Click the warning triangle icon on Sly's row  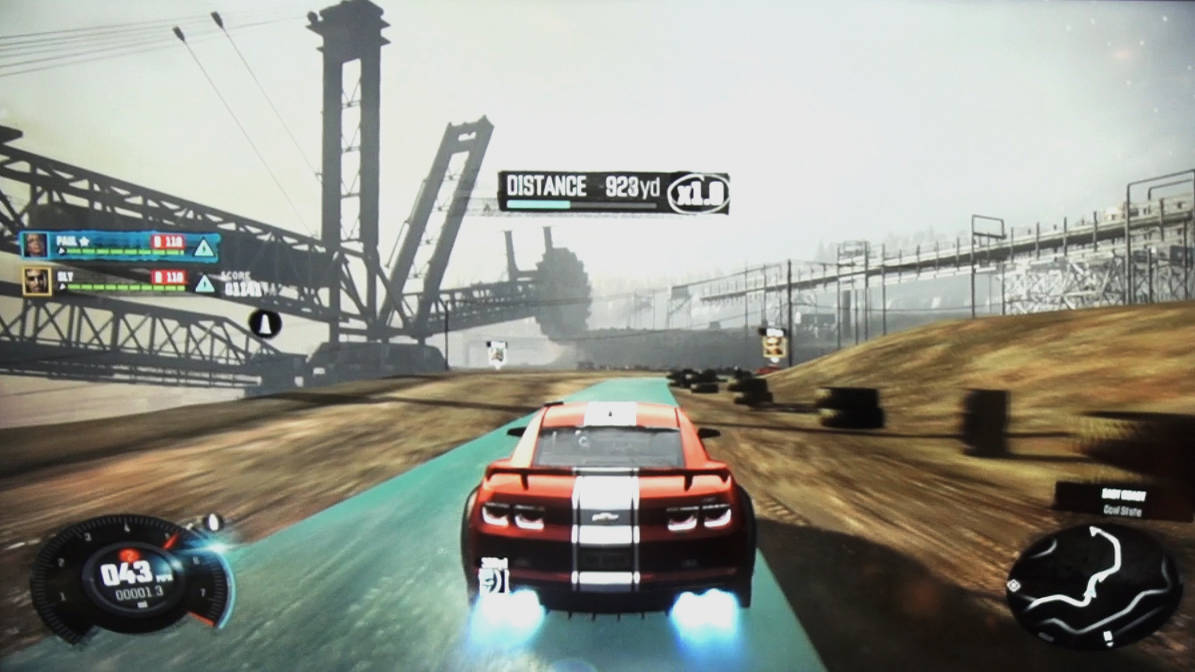click(204, 283)
